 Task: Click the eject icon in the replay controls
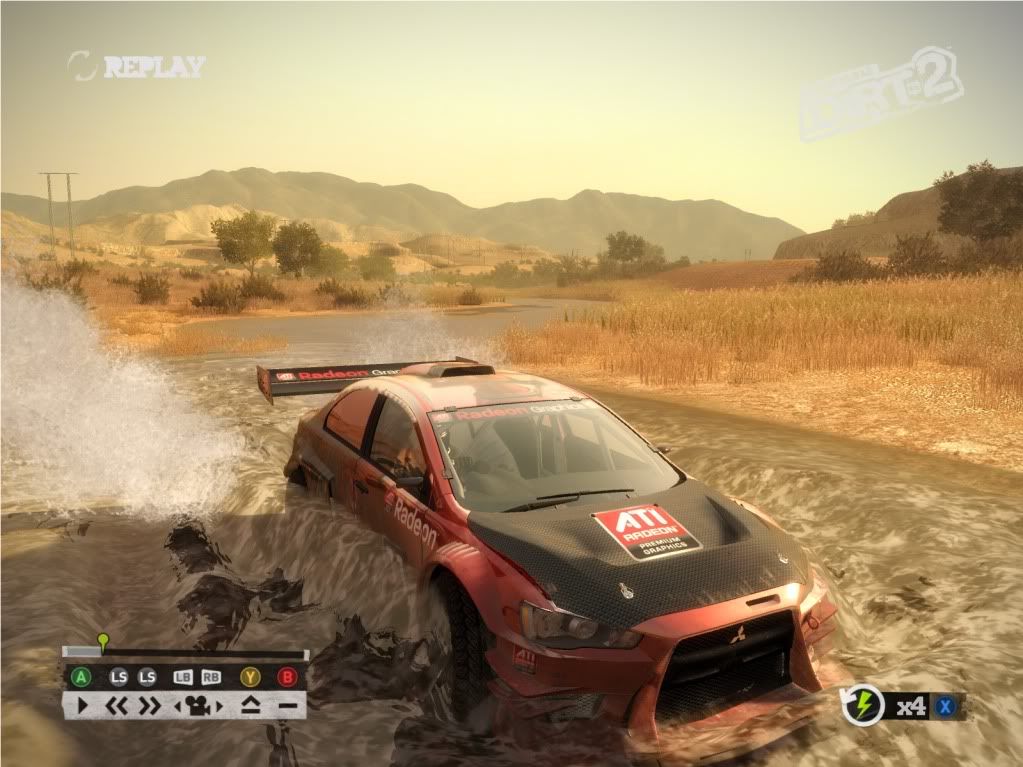coord(250,706)
